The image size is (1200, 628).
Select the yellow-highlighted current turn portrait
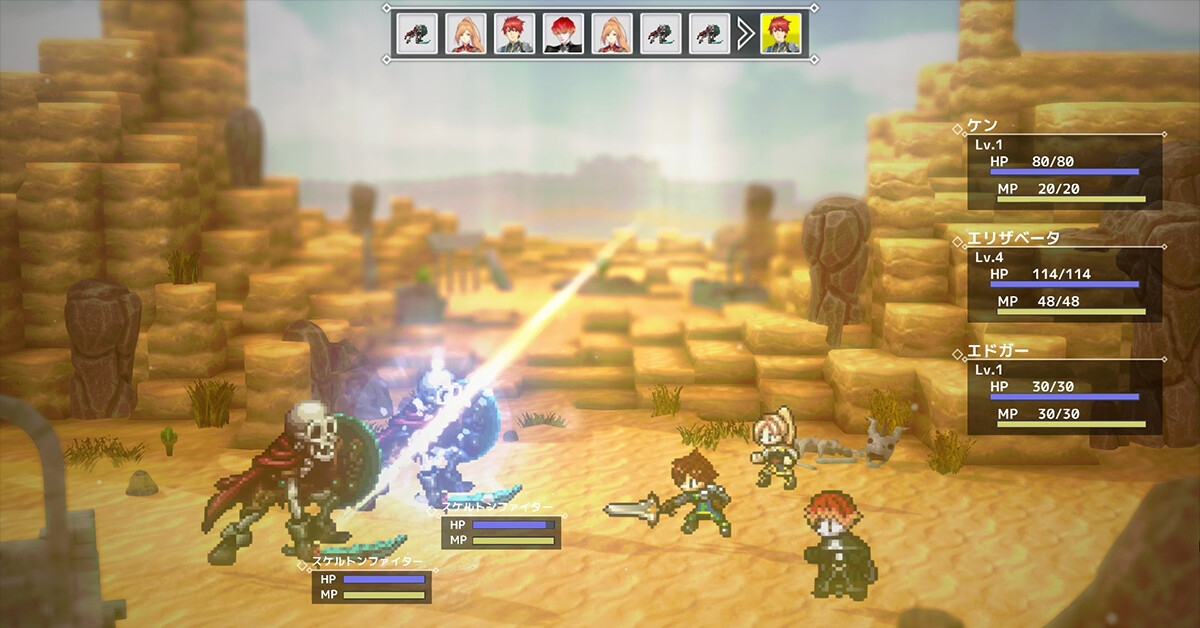pyautogui.click(x=780, y=34)
